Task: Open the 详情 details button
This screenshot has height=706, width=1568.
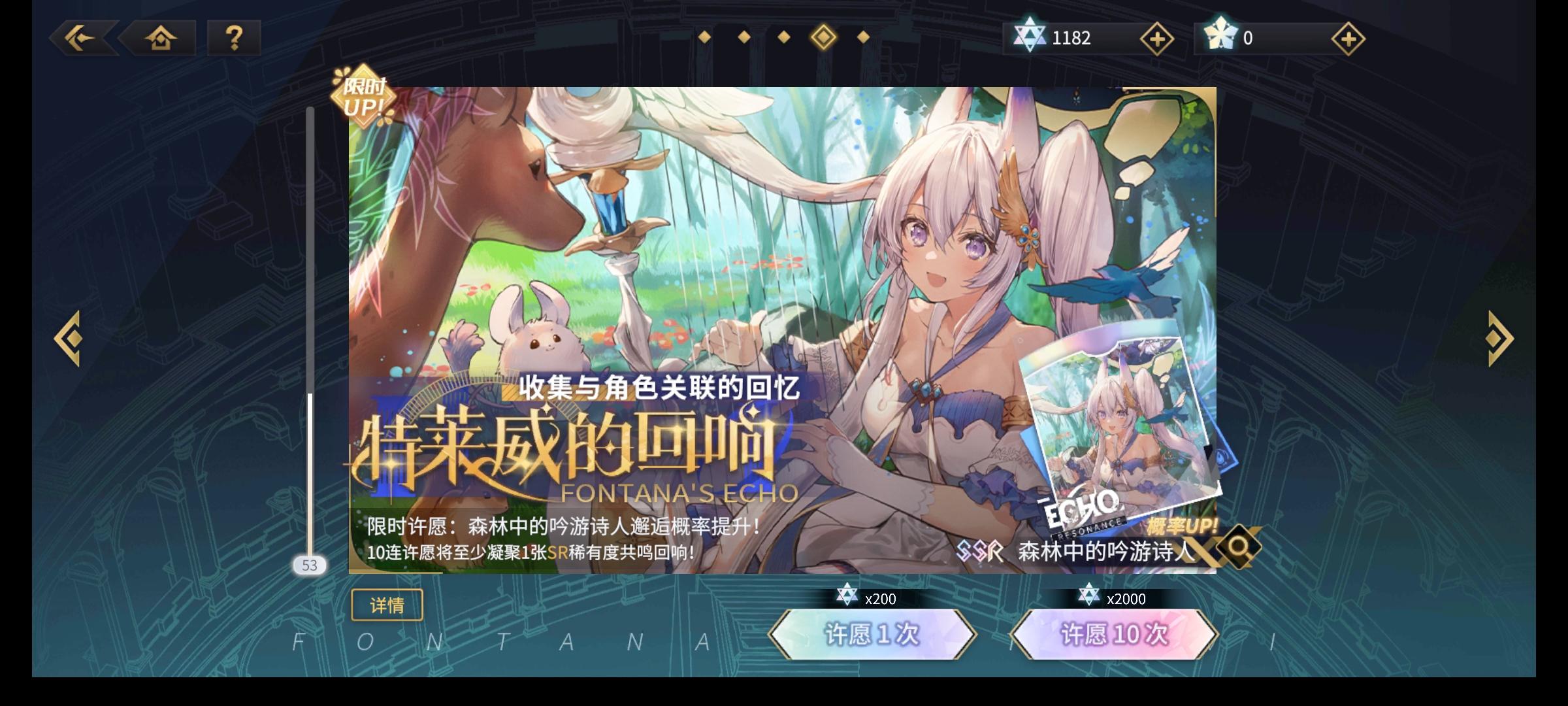Action: tap(387, 605)
